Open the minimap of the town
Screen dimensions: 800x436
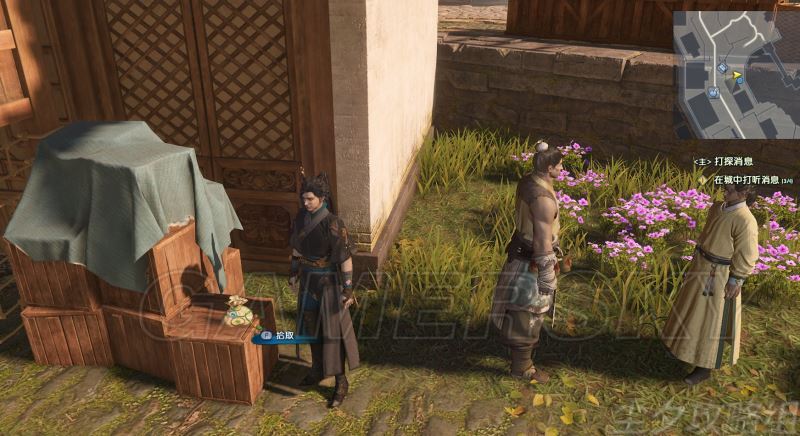coord(735,74)
